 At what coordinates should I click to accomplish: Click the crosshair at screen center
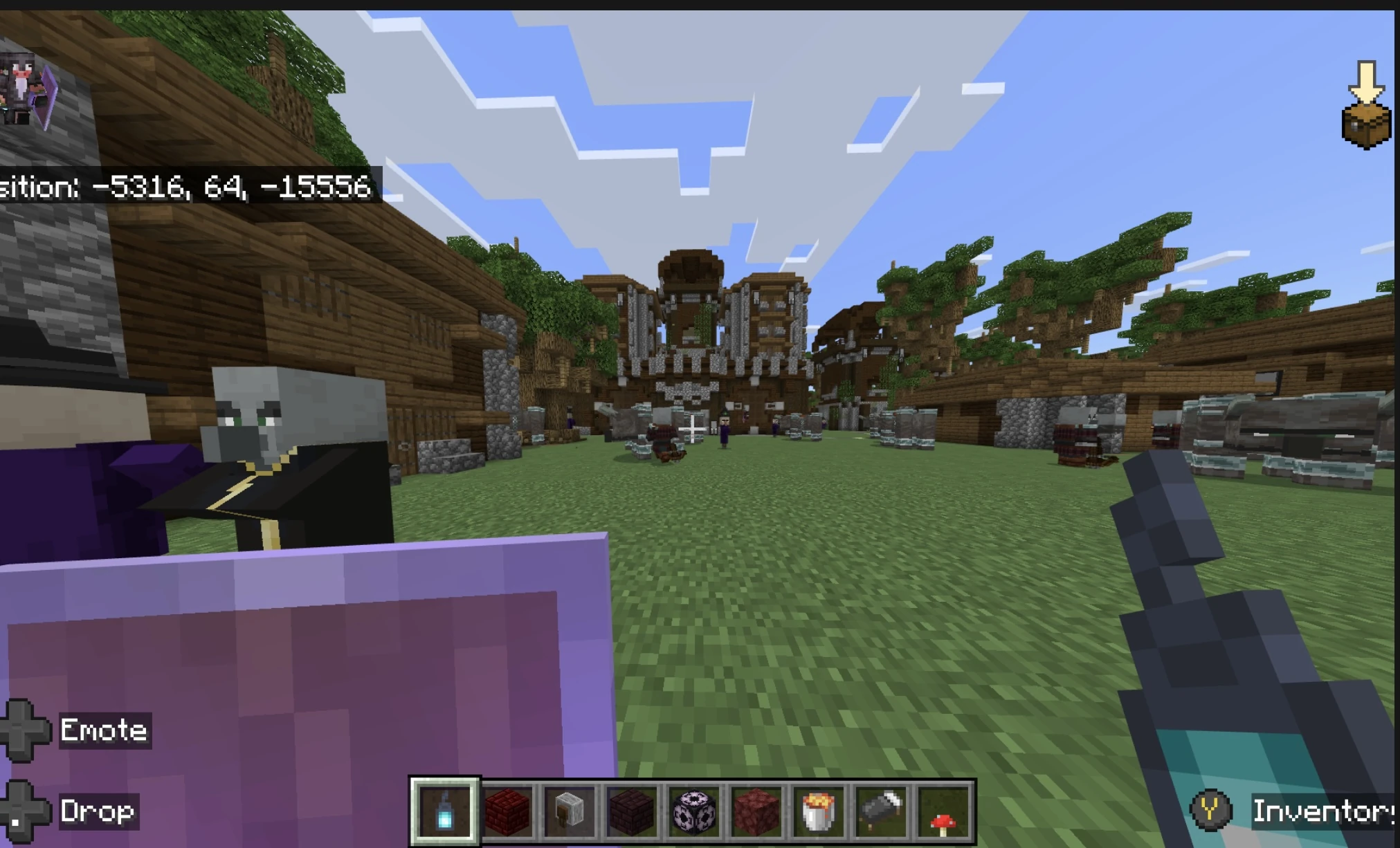pyautogui.click(x=692, y=429)
